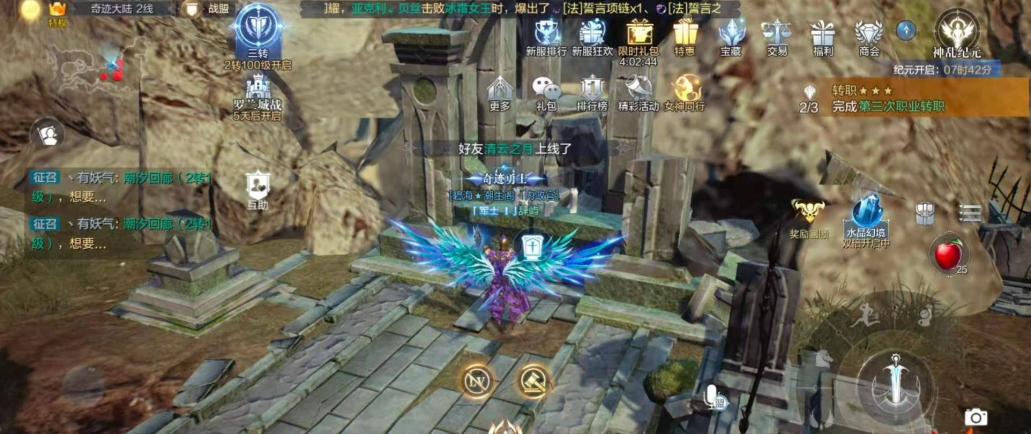Open the 水晶幻境 crystal realm icon
The image size is (1031, 434).
866,213
